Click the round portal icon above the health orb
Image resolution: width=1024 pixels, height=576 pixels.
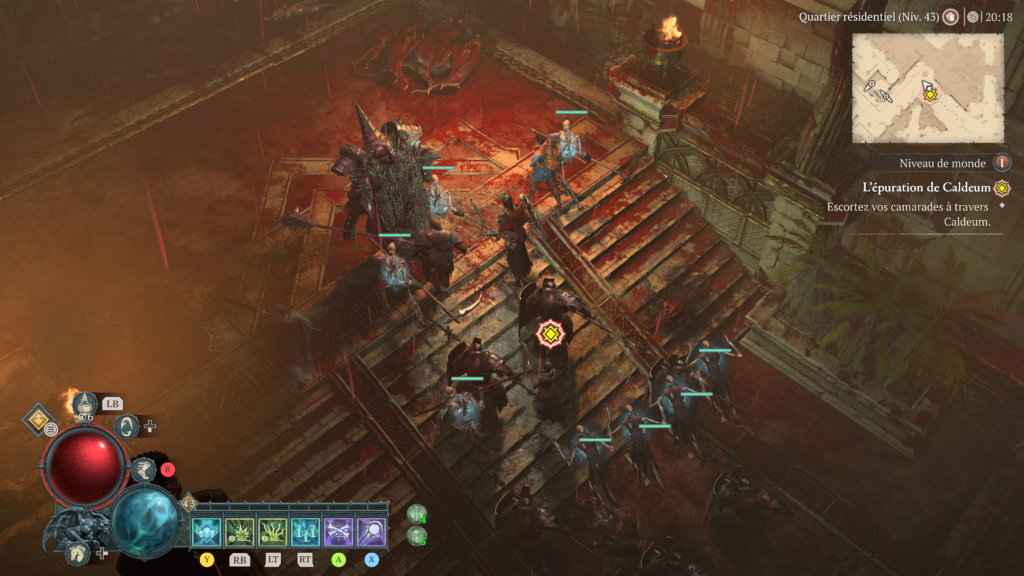coord(127,427)
